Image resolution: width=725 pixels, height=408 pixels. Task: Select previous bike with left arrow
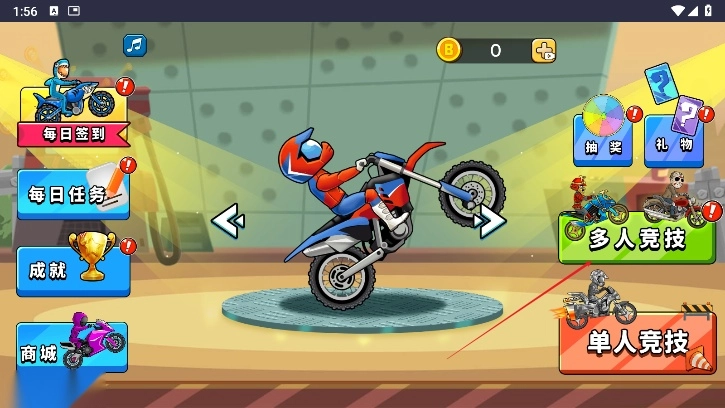[x=228, y=219]
